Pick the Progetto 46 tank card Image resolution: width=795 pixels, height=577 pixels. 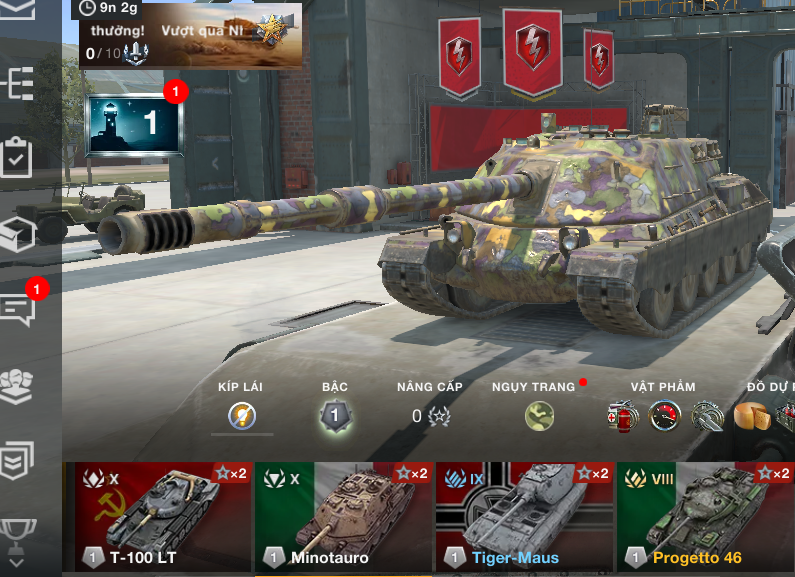705,515
